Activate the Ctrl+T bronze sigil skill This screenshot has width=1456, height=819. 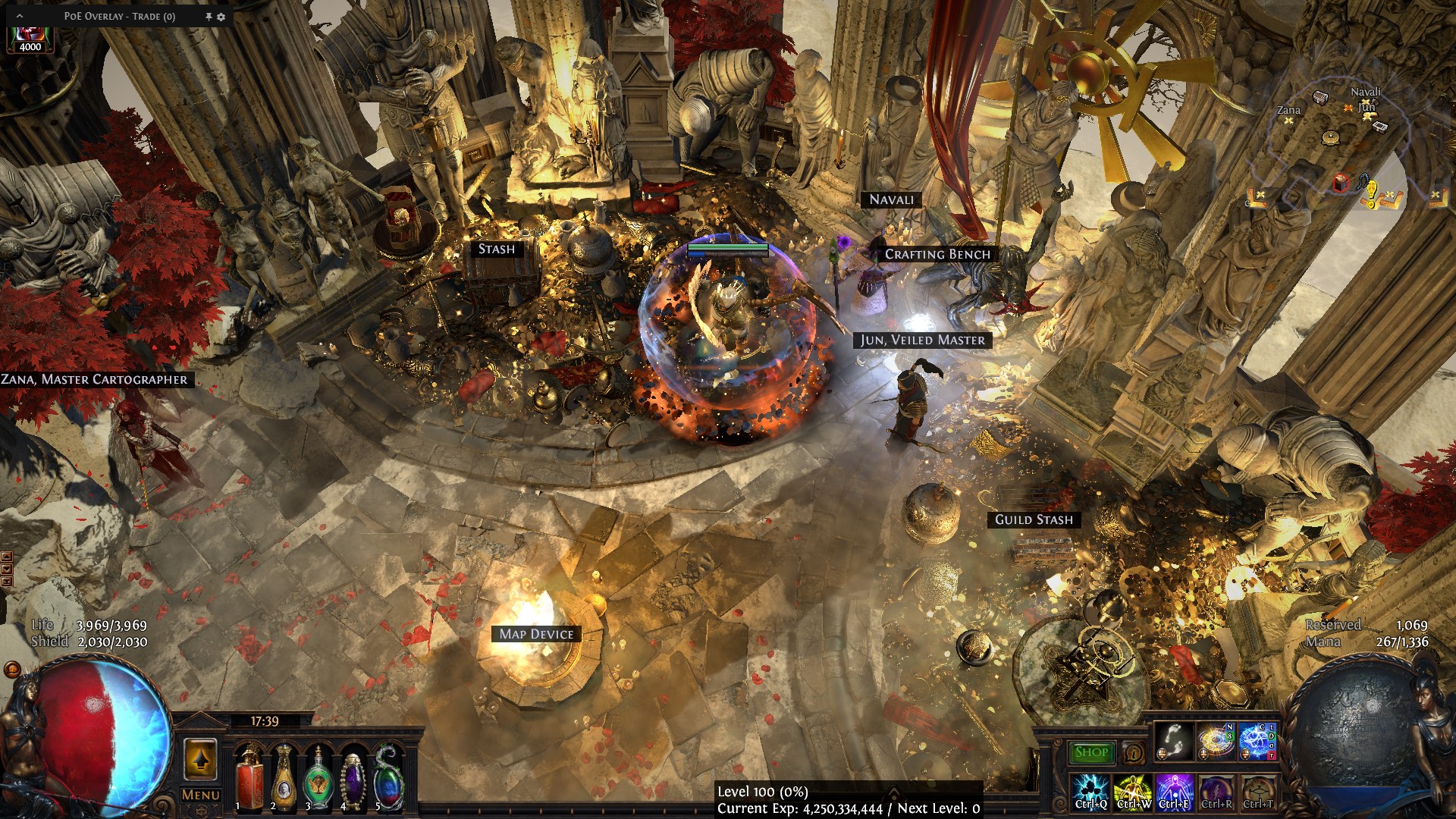(1258, 792)
